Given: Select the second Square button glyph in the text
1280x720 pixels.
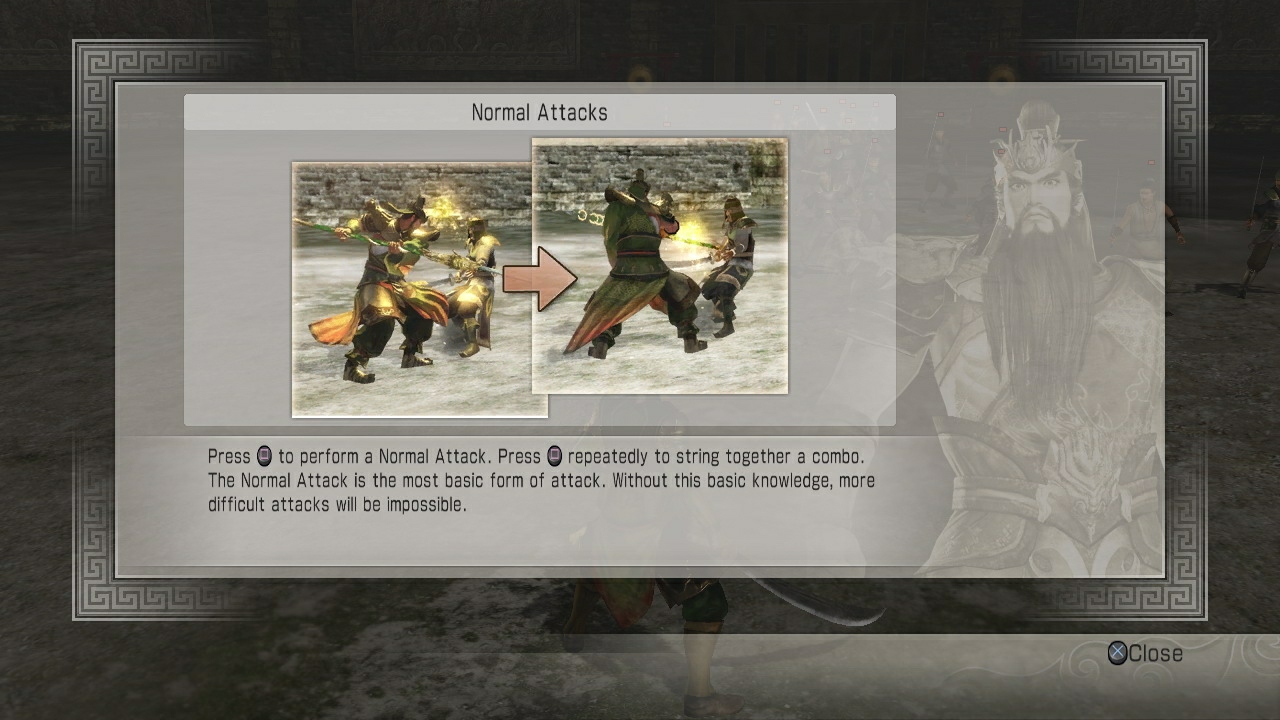Looking at the screenshot, I should point(553,456).
